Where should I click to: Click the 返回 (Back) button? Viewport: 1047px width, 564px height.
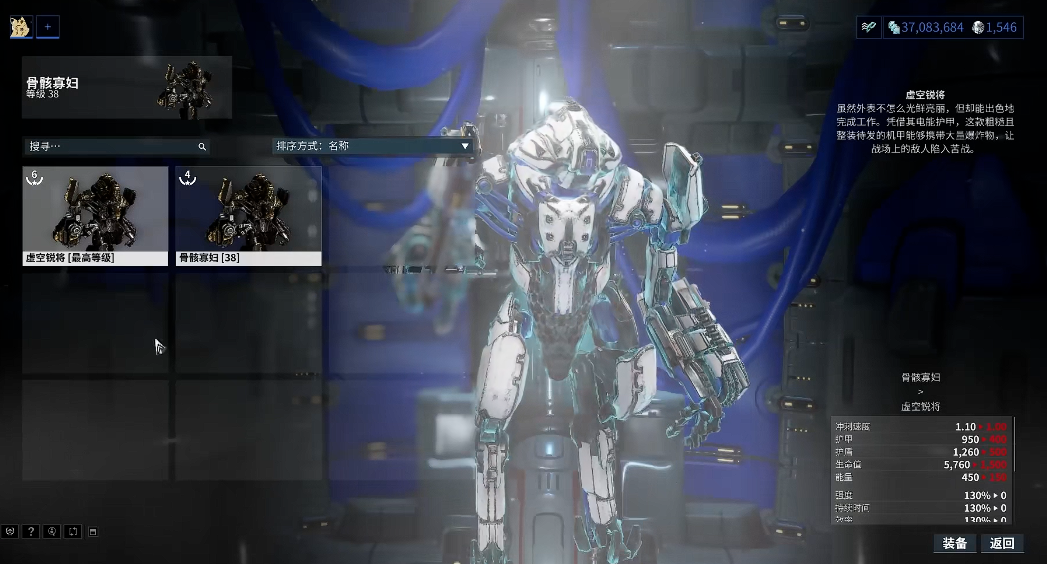[x=1002, y=543]
